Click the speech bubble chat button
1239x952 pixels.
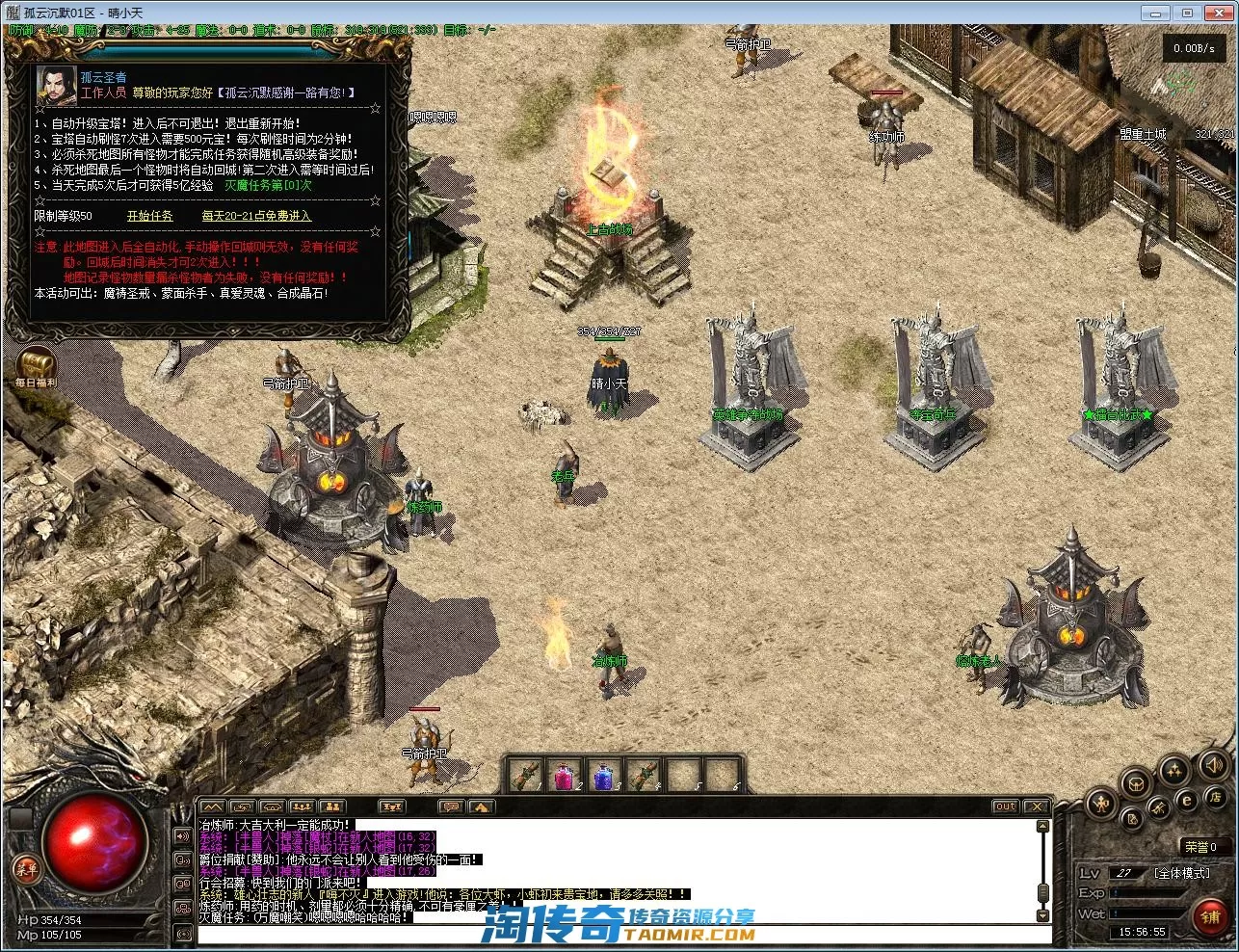(449, 807)
